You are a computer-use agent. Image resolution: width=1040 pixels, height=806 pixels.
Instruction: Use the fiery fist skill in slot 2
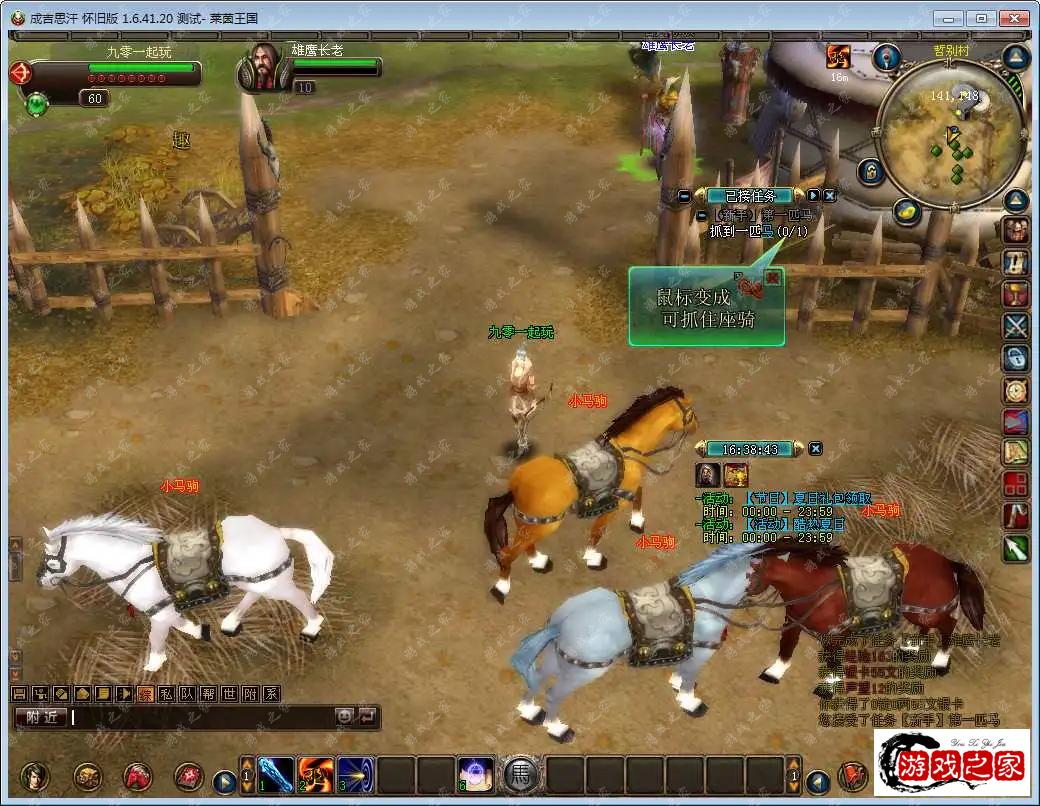click(316, 775)
